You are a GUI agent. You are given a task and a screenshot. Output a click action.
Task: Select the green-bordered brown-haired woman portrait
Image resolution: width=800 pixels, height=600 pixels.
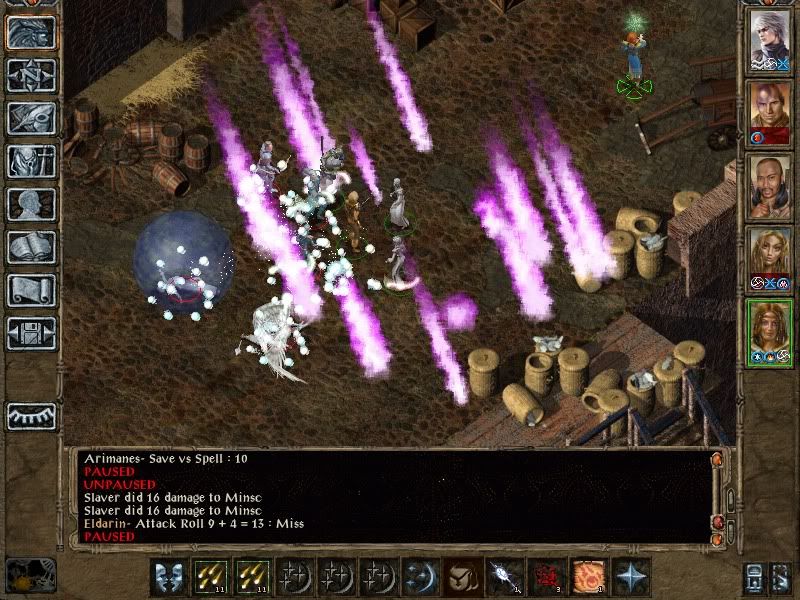coord(771,333)
